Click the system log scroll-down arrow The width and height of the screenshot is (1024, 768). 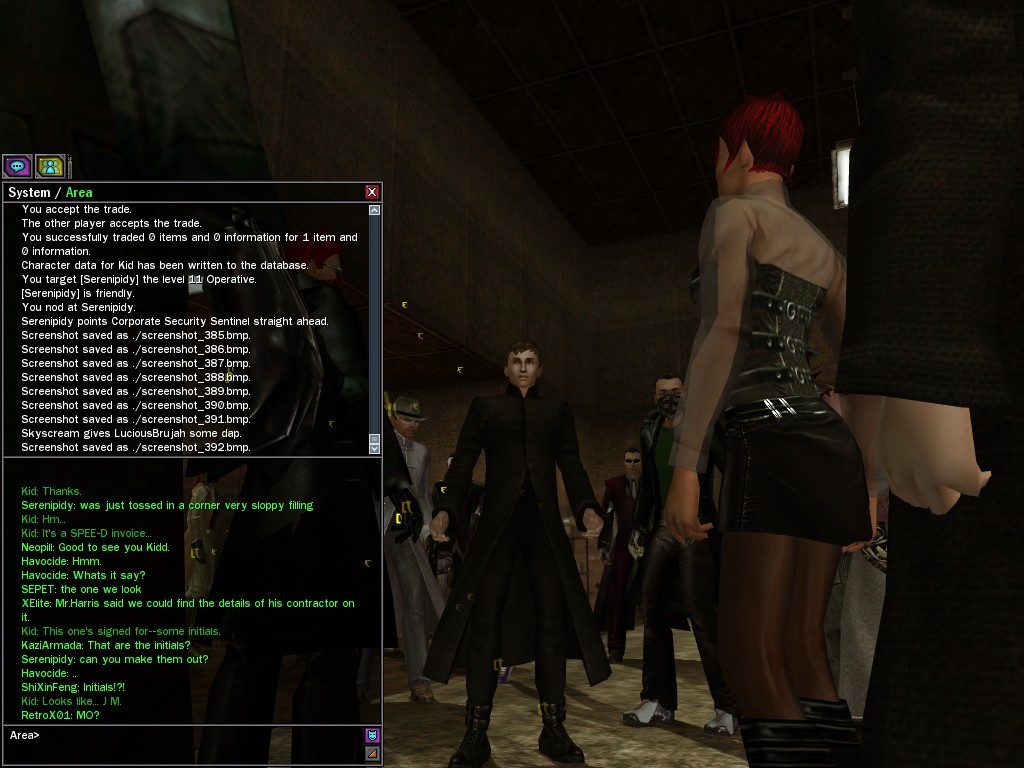tap(375, 449)
